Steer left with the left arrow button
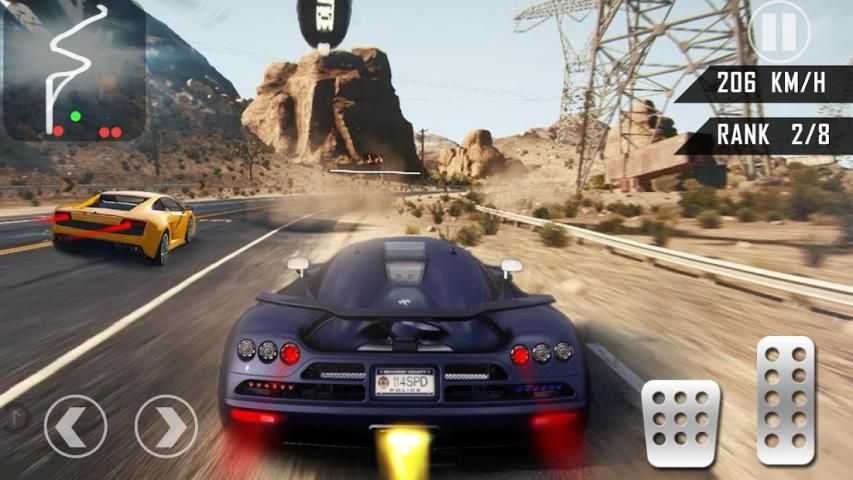 pyautogui.click(x=75, y=427)
